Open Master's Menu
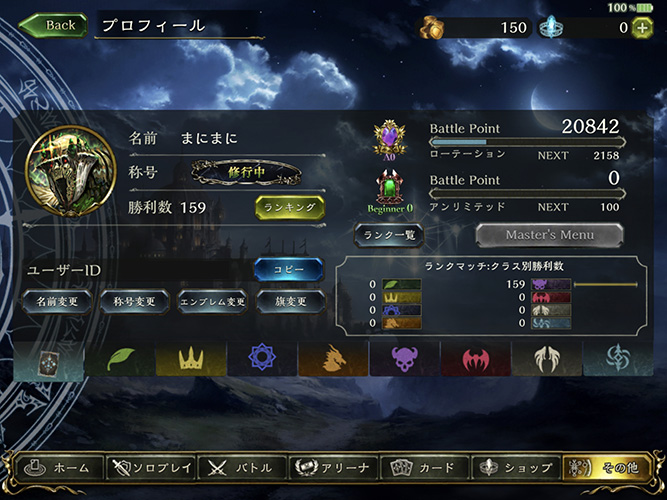The height and width of the screenshot is (500, 667). point(549,235)
